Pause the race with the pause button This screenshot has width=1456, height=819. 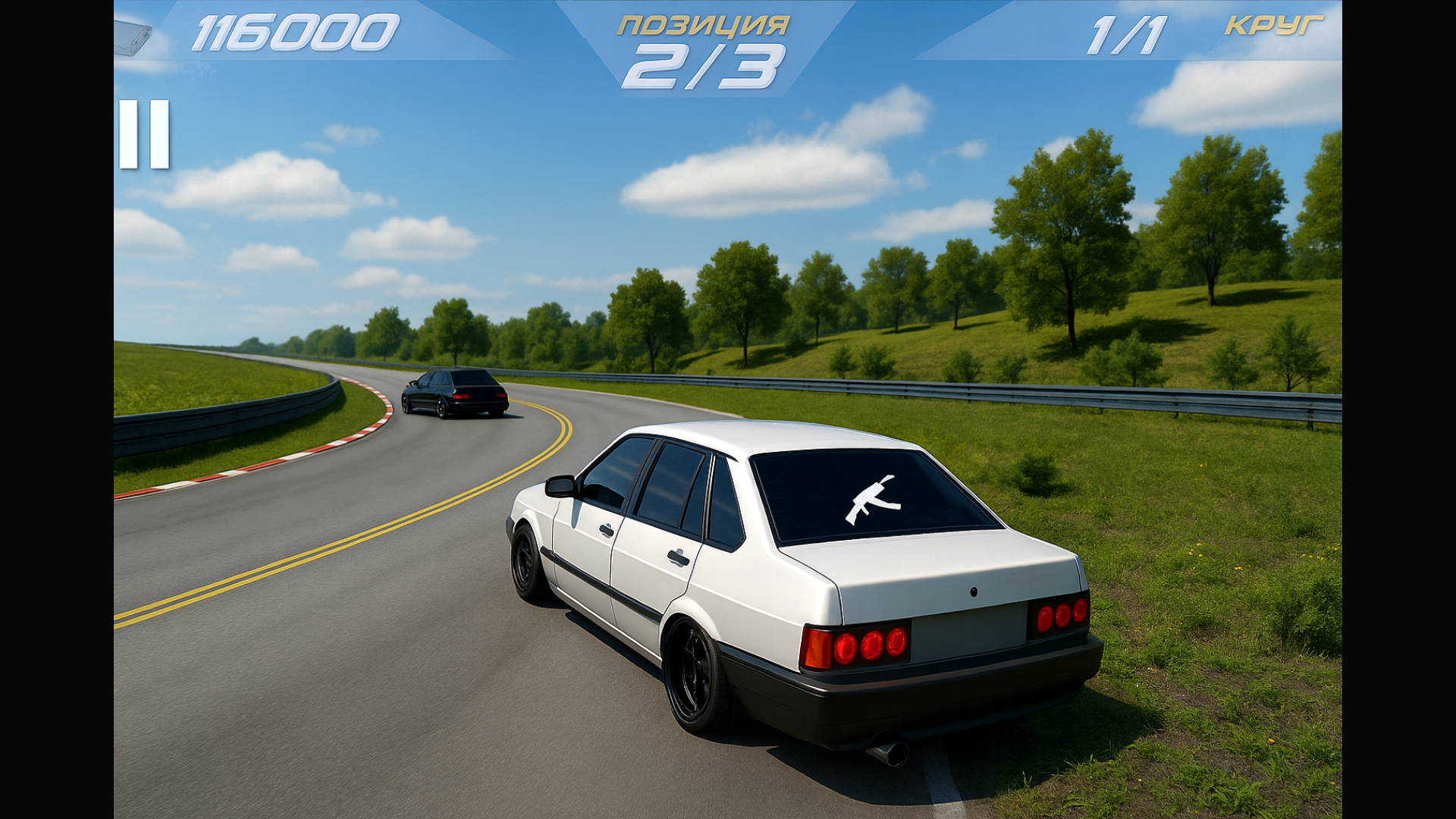click(144, 134)
